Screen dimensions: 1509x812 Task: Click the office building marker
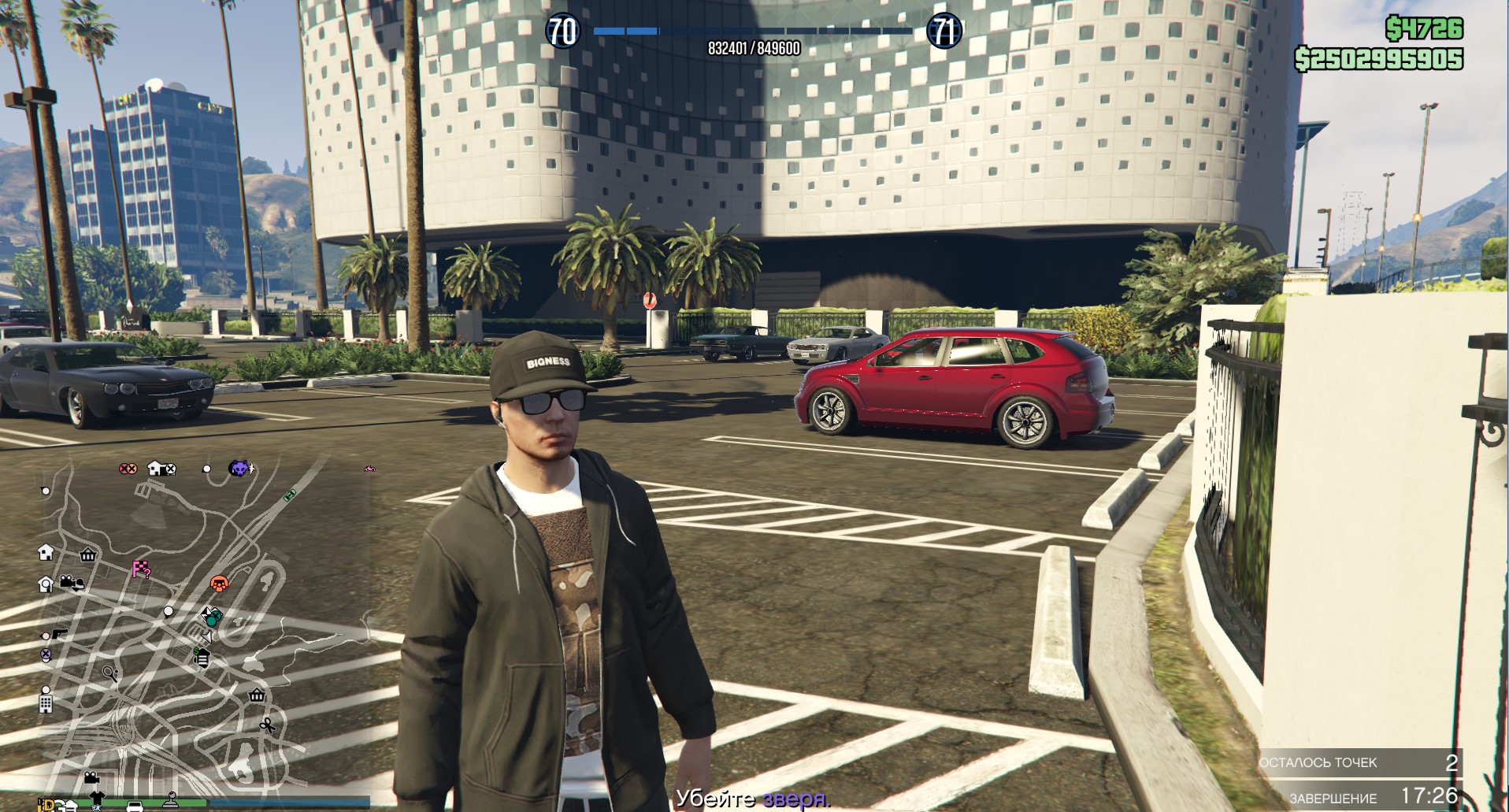46,703
